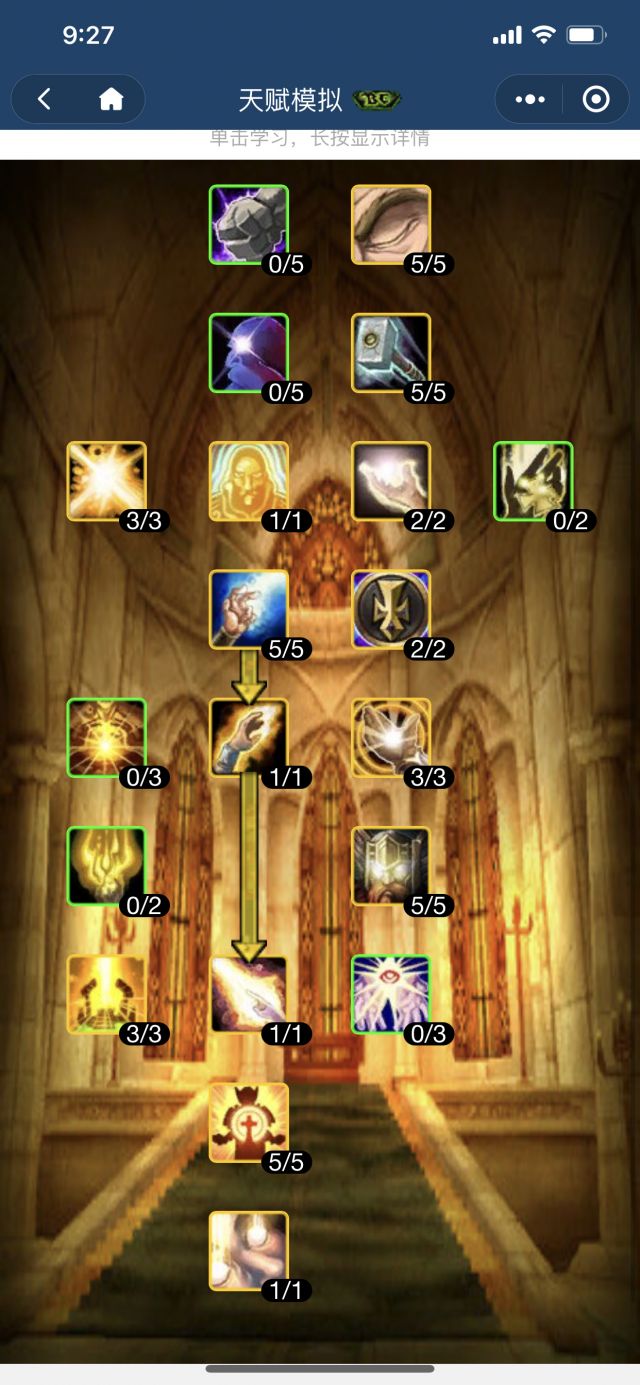
Task: Select the bottom hand with orb talent
Action: (x=249, y=1251)
